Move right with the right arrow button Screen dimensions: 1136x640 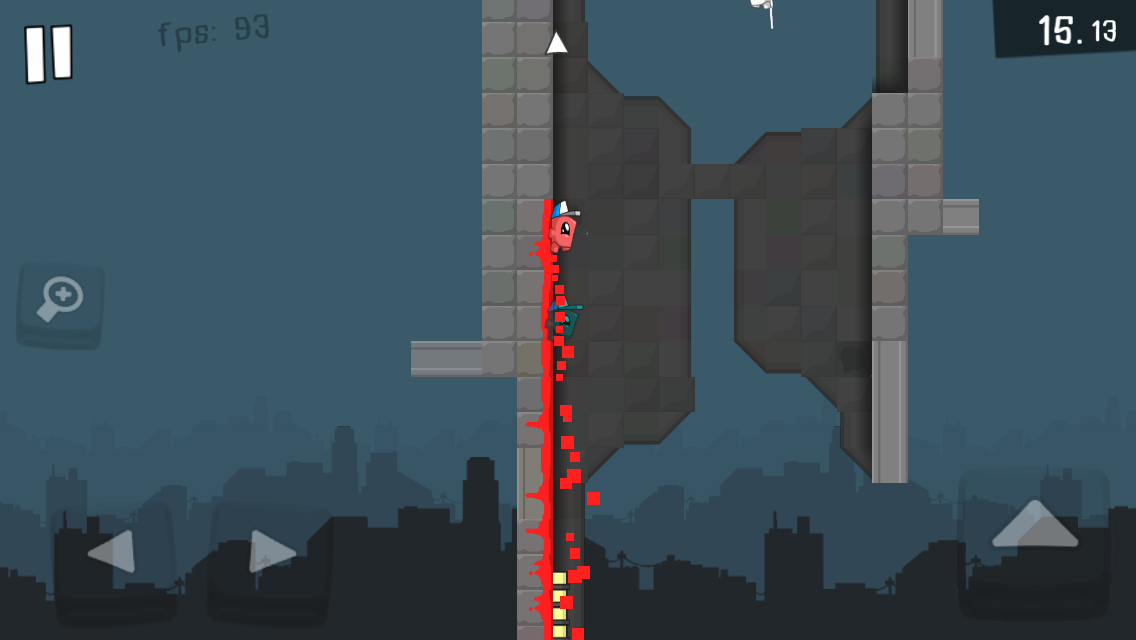point(270,552)
